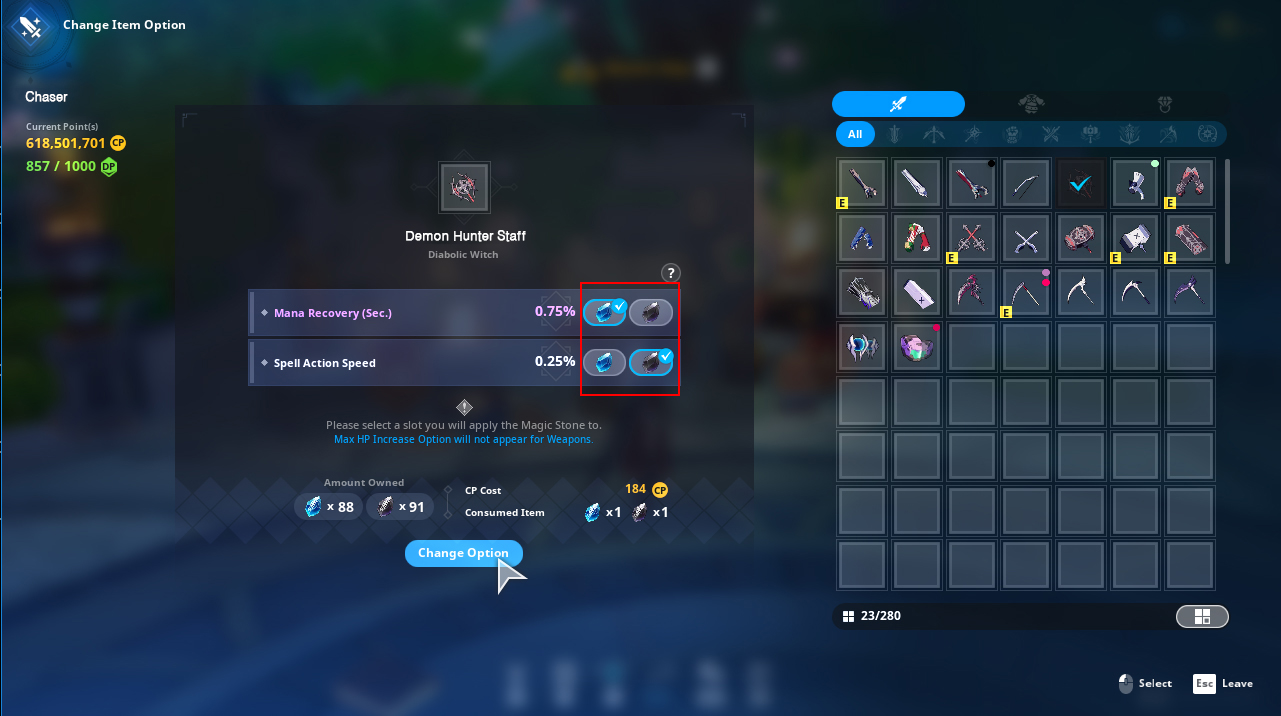The width and height of the screenshot is (1281, 716).
Task: Select the longbow in the inventory
Action: pos(1027,183)
